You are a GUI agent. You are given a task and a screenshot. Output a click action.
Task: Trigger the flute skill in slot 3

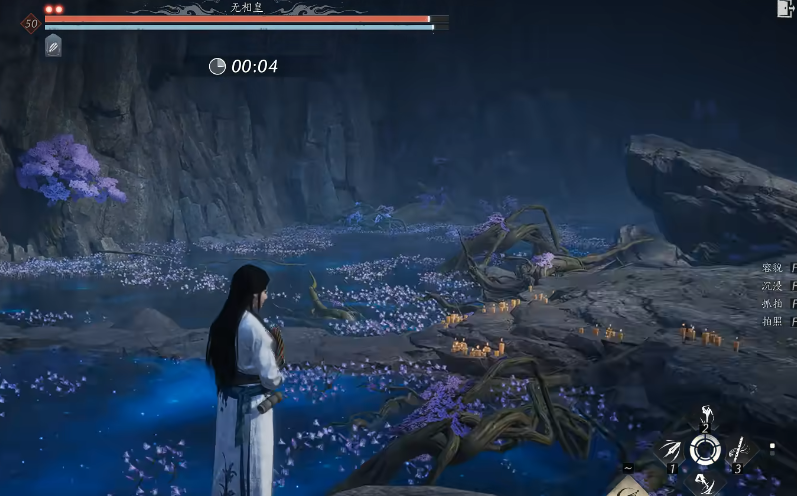pyautogui.click(x=741, y=451)
